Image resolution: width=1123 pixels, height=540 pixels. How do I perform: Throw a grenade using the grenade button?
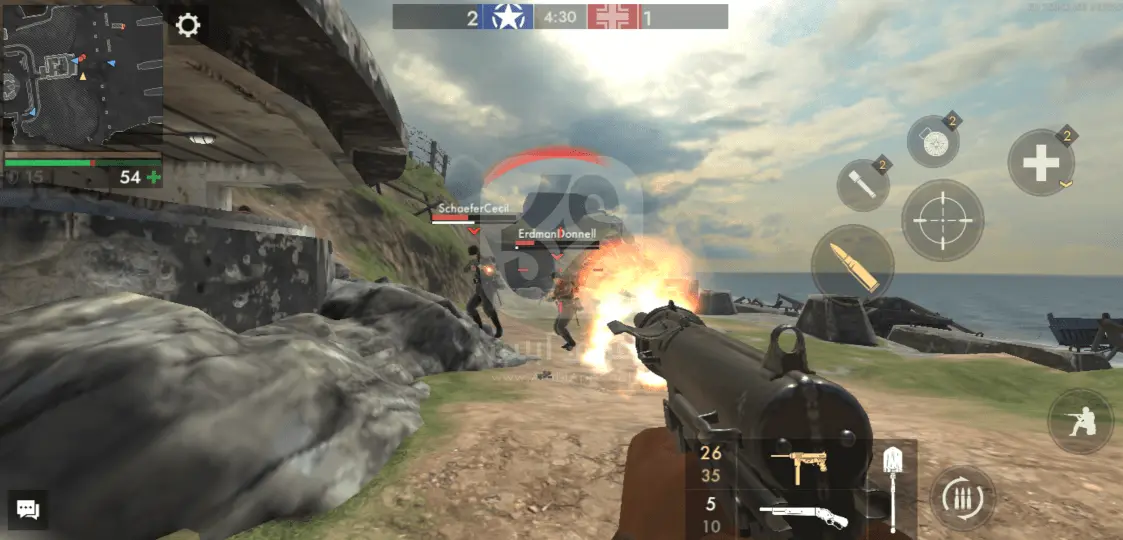coord(932,142)
